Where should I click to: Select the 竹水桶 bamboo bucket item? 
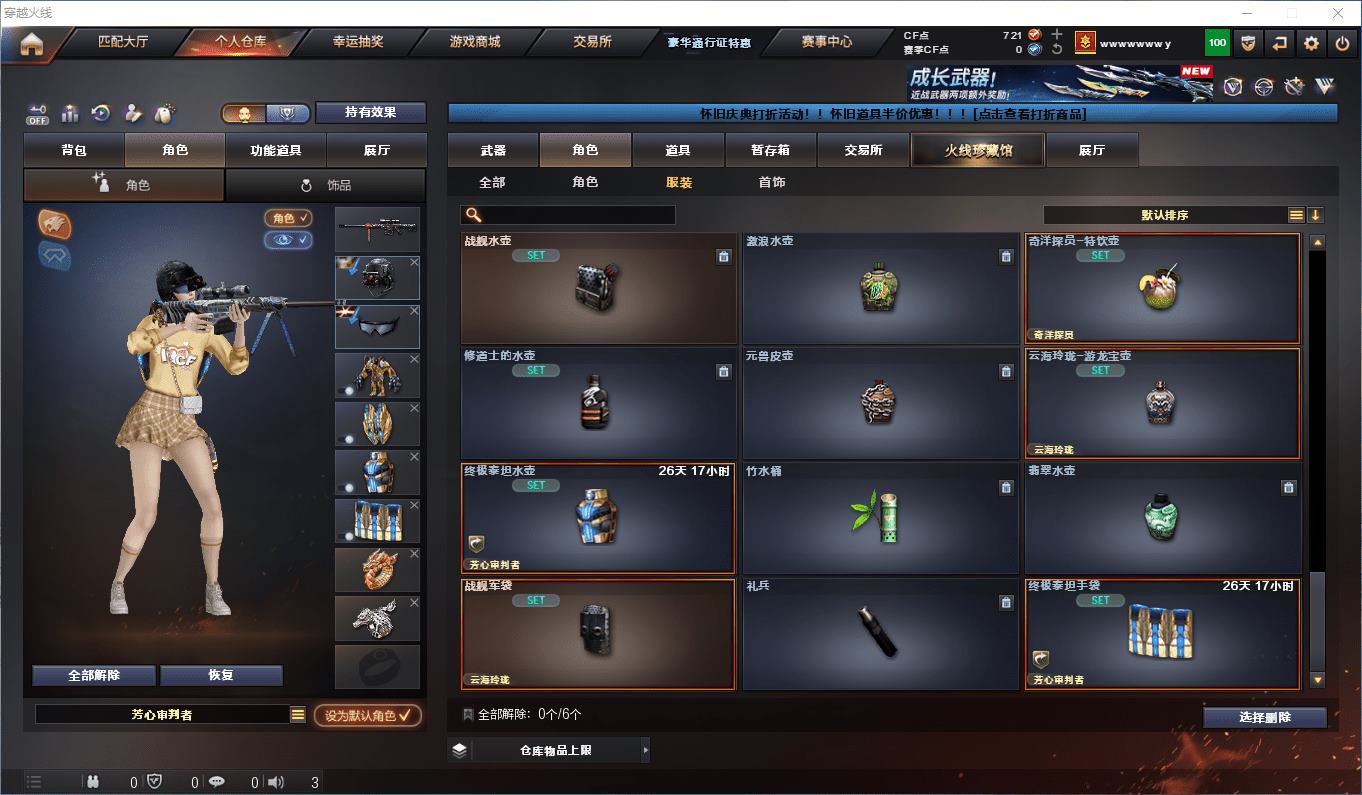(x=880, y=518)
